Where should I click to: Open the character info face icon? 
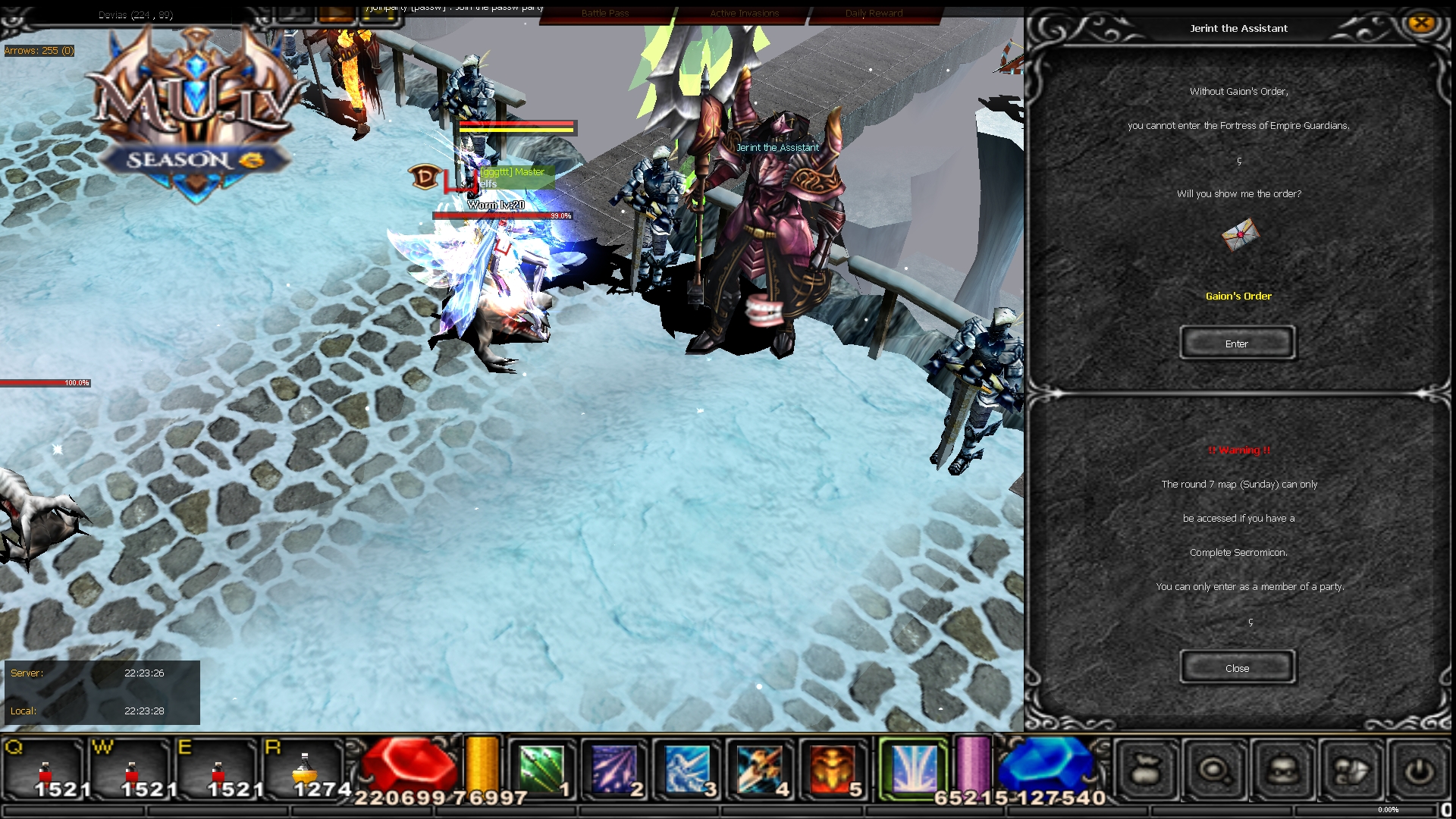pyautogui.click(x=1284, y=770)
